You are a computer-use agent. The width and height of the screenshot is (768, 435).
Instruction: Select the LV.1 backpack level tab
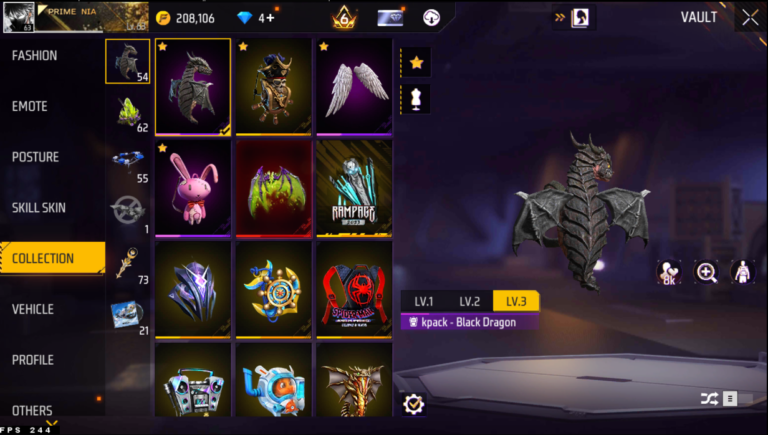coord(424,301)
